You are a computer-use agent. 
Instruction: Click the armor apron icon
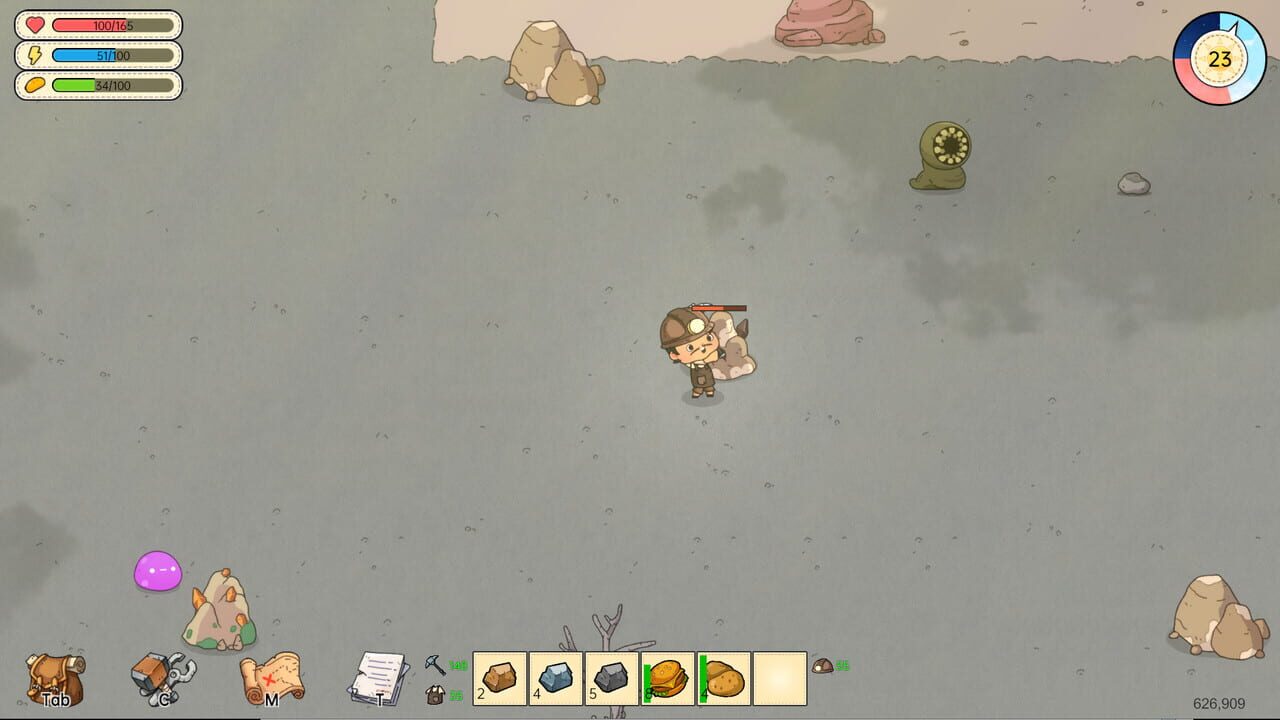pos(437,692)
